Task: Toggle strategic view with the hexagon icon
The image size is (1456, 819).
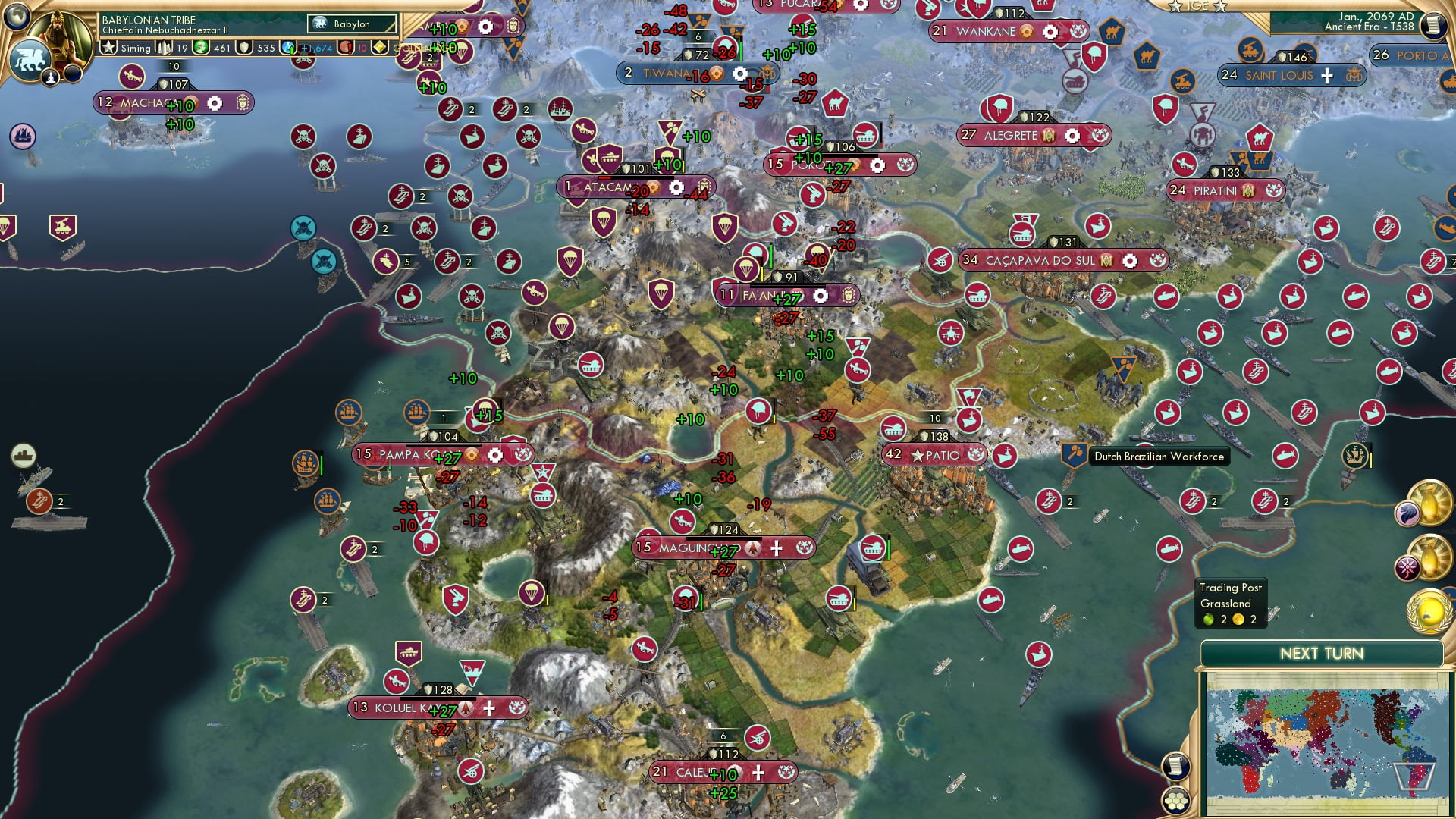Action: [x=1176, y=802]
